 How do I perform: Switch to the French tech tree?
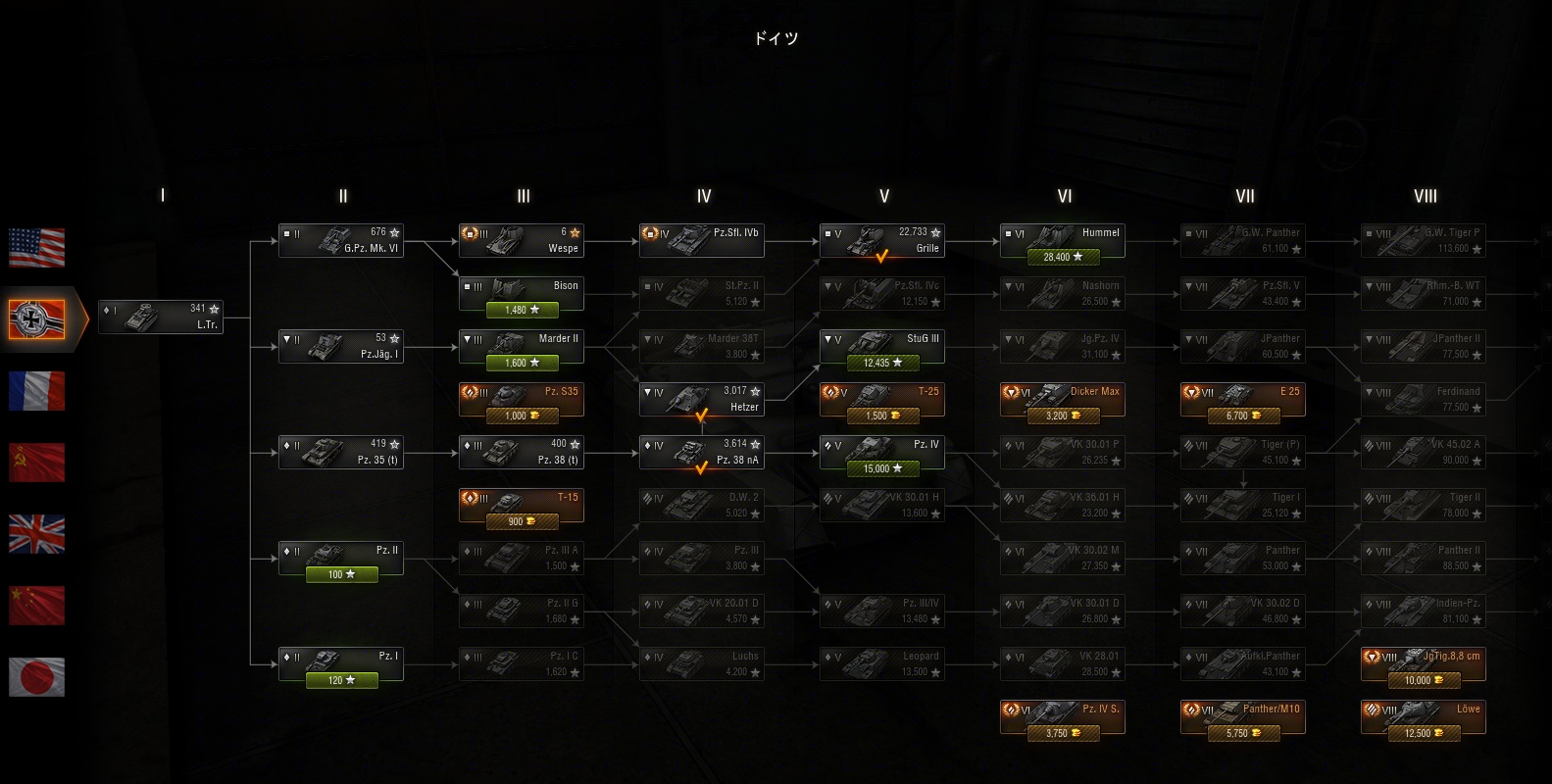[x=37, y=391]
